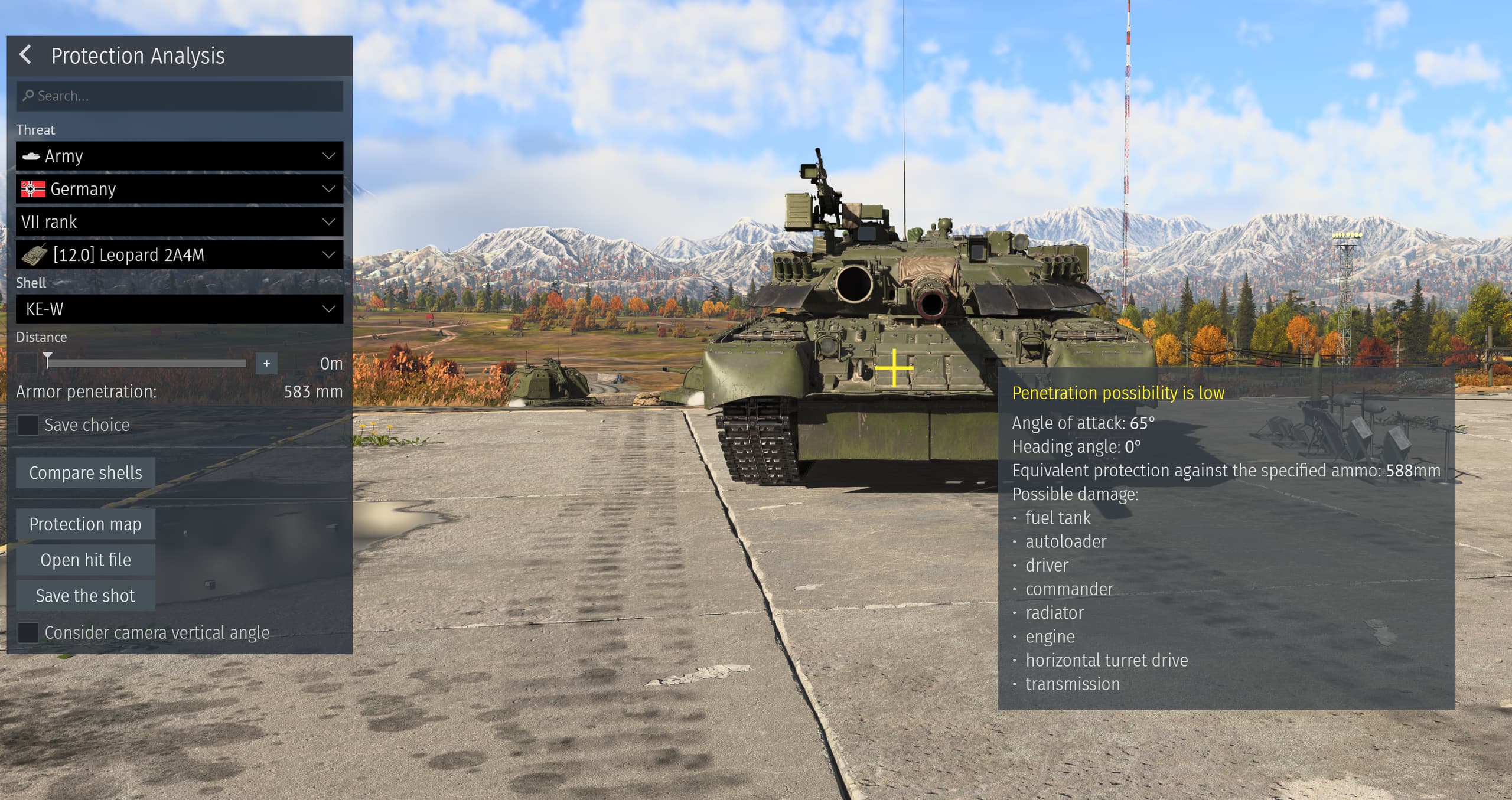Go back from Protection Analysis
This screenshot has width=1512, height=800.
coord(25,55)
